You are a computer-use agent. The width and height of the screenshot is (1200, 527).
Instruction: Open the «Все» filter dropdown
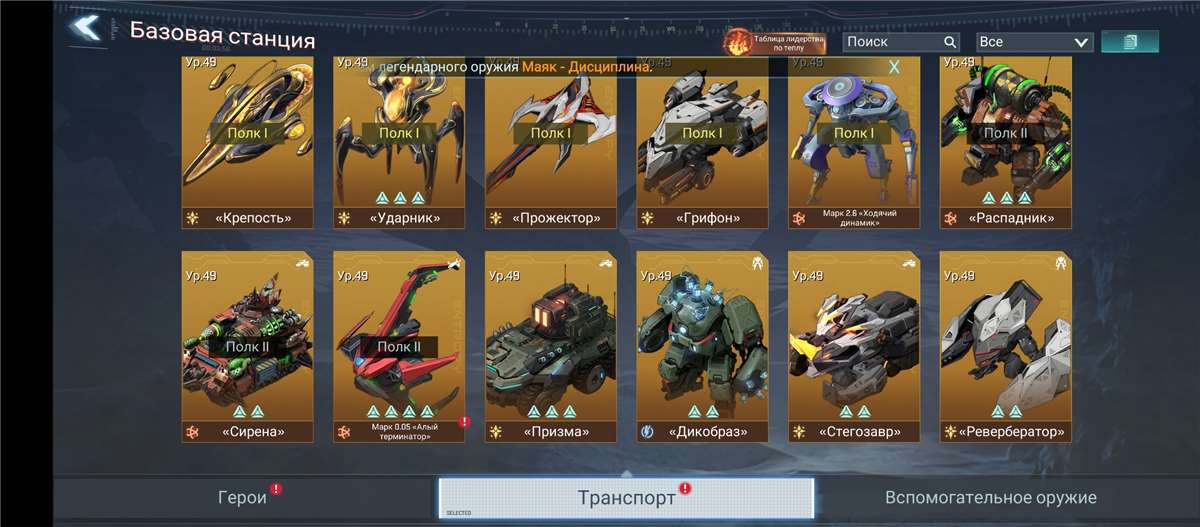(x=1034, y=42)
